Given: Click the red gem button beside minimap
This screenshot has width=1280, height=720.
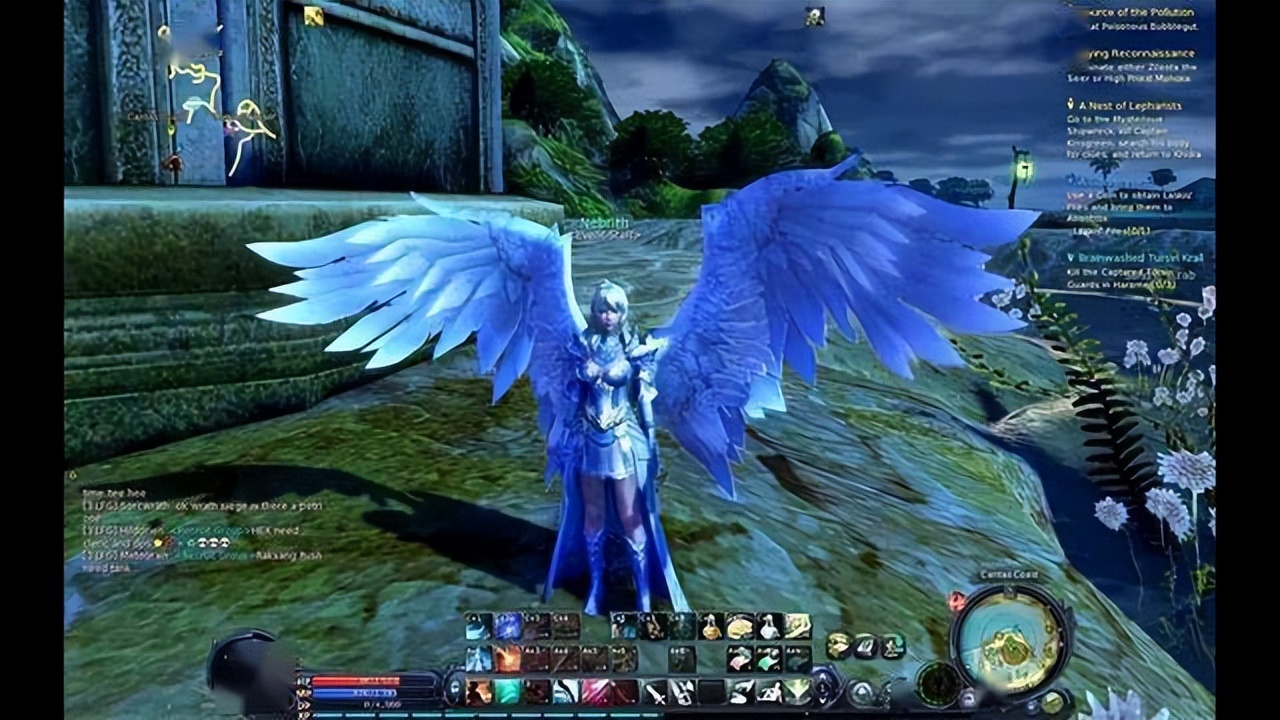Looking at the screenshot, I should click(957, 601).
